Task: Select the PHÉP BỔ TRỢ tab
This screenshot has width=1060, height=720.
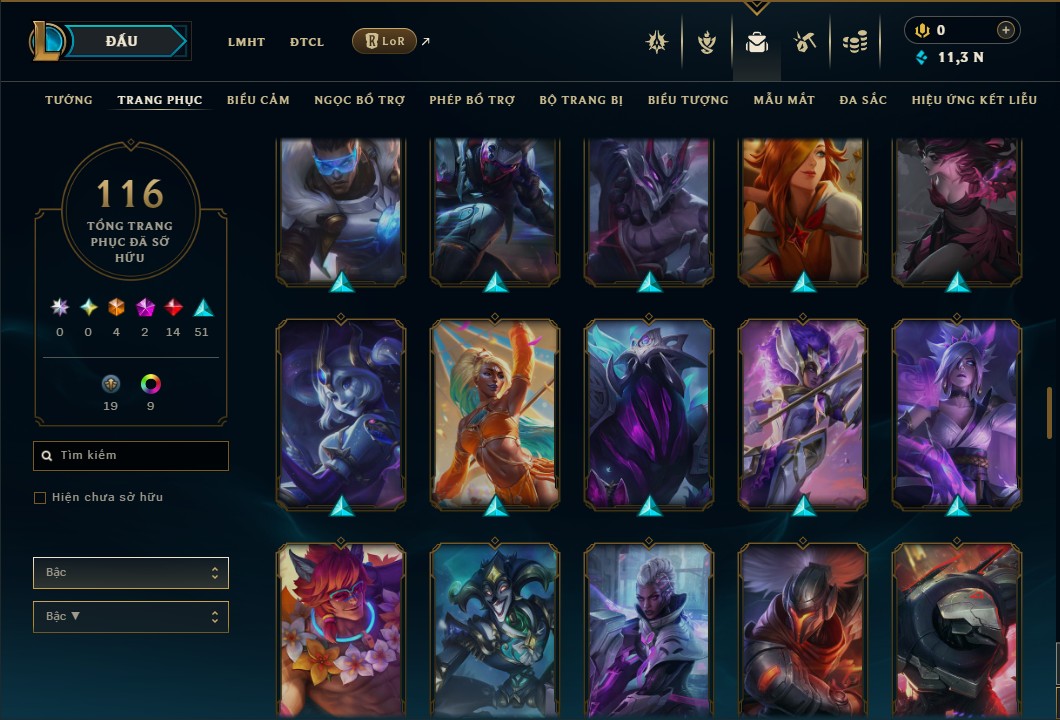Action: click(x=472, y=100)
